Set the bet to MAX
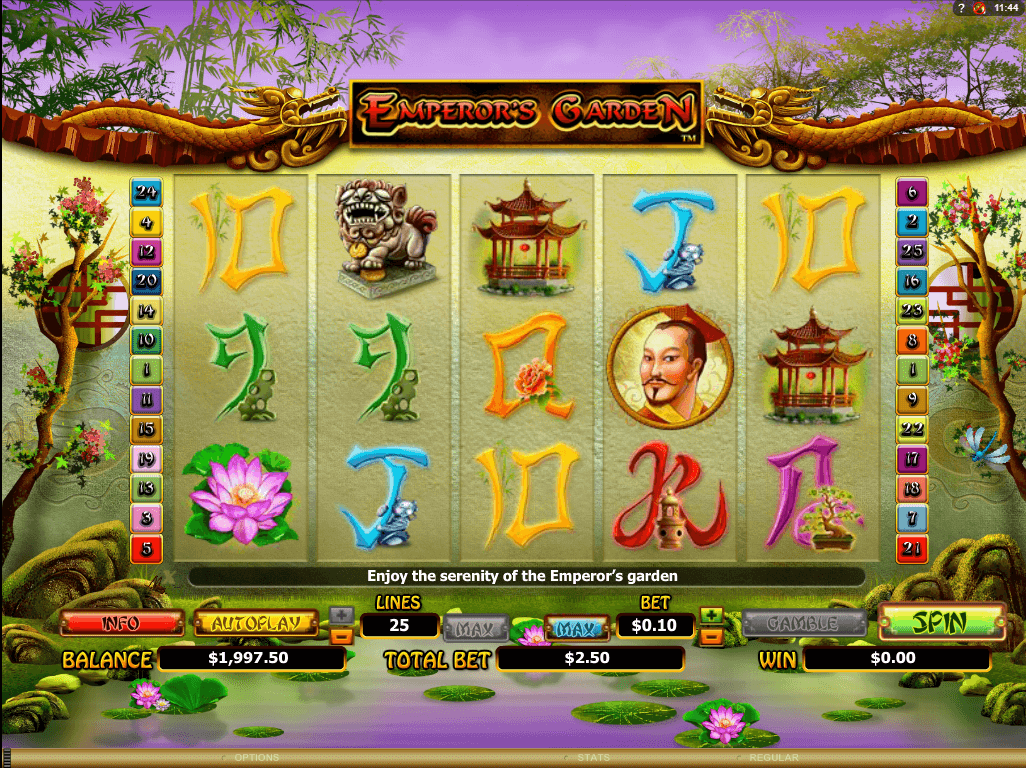This screenshot has height=768, width=1026. (x=577, y=629)
